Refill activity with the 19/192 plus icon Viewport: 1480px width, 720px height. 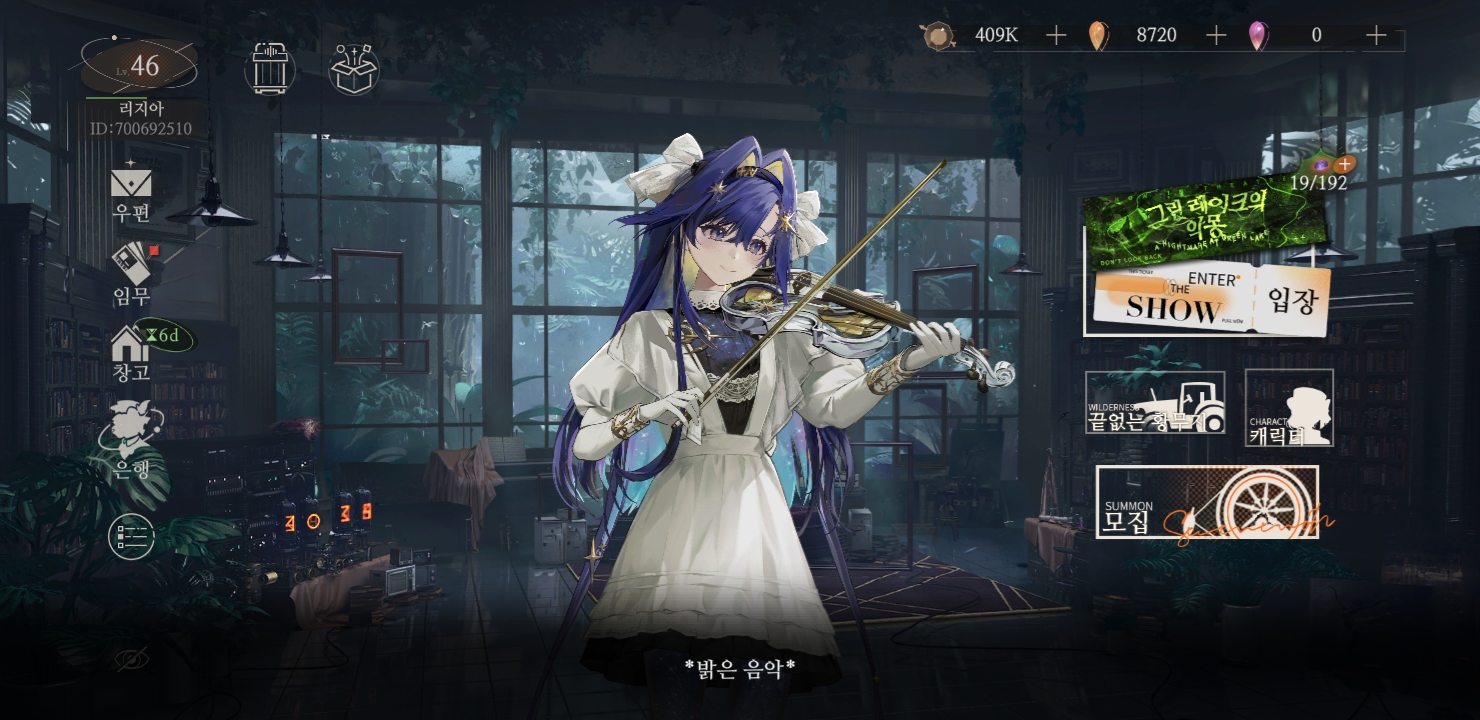(1345, 163)
